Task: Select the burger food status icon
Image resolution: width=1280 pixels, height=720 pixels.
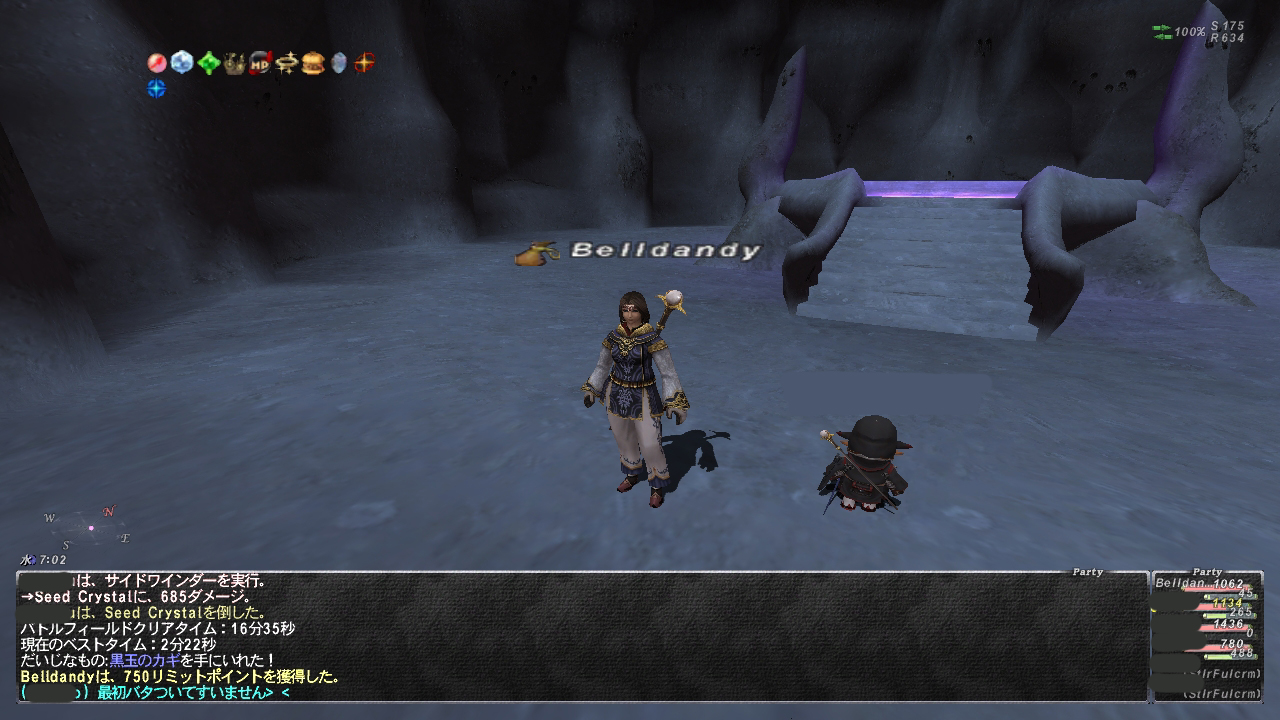Action: click(313, 63)
